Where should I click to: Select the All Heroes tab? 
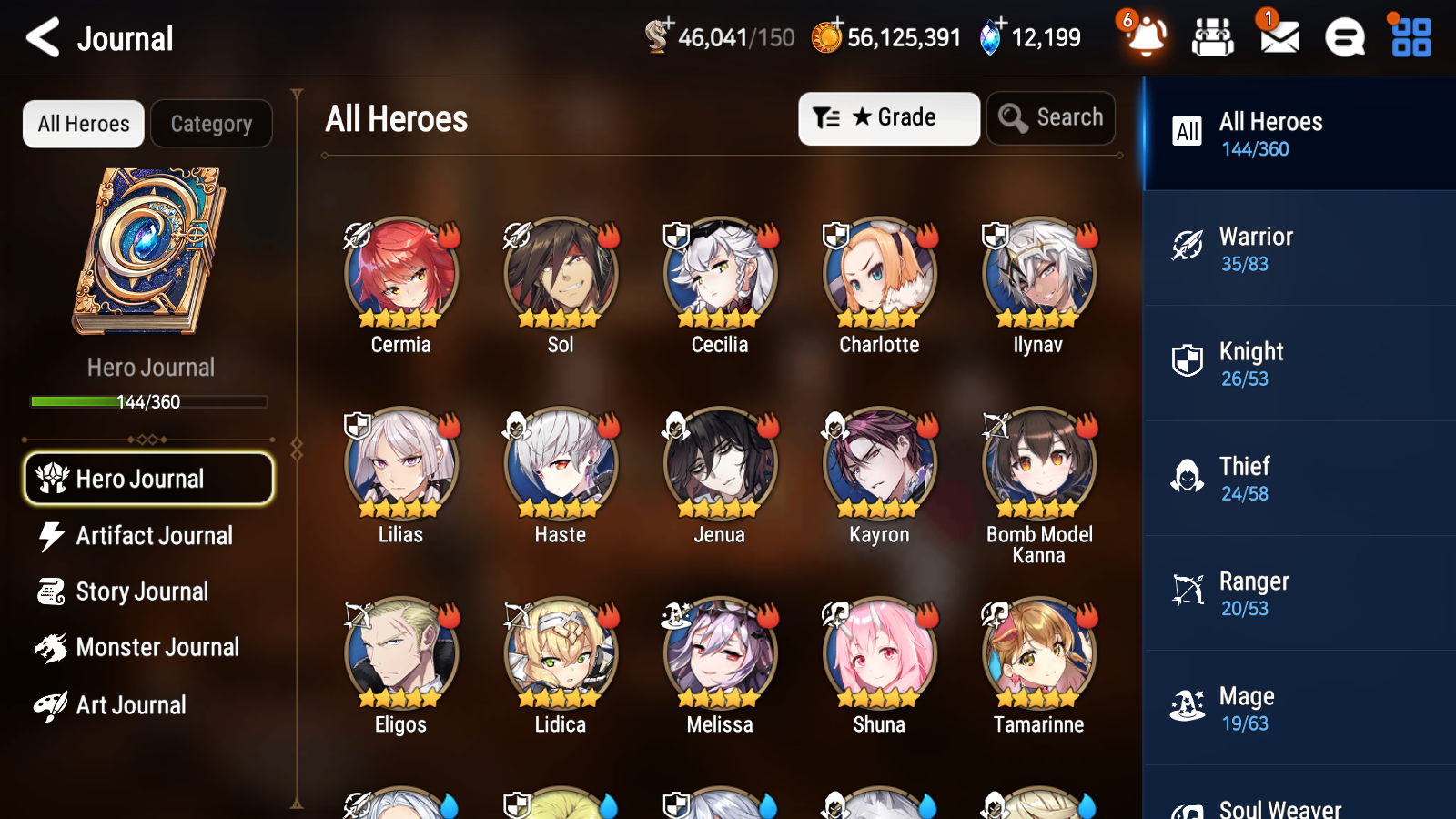click(83, 124)
